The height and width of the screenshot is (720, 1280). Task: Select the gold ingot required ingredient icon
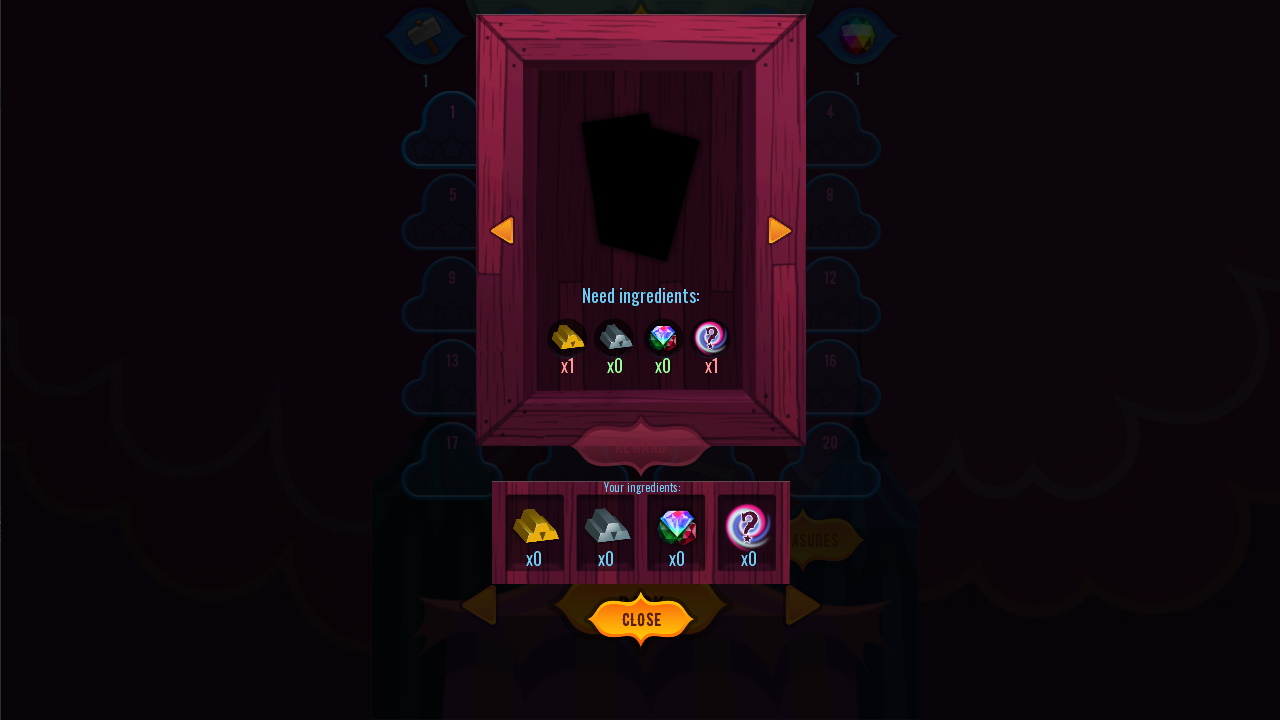point(567,338)
